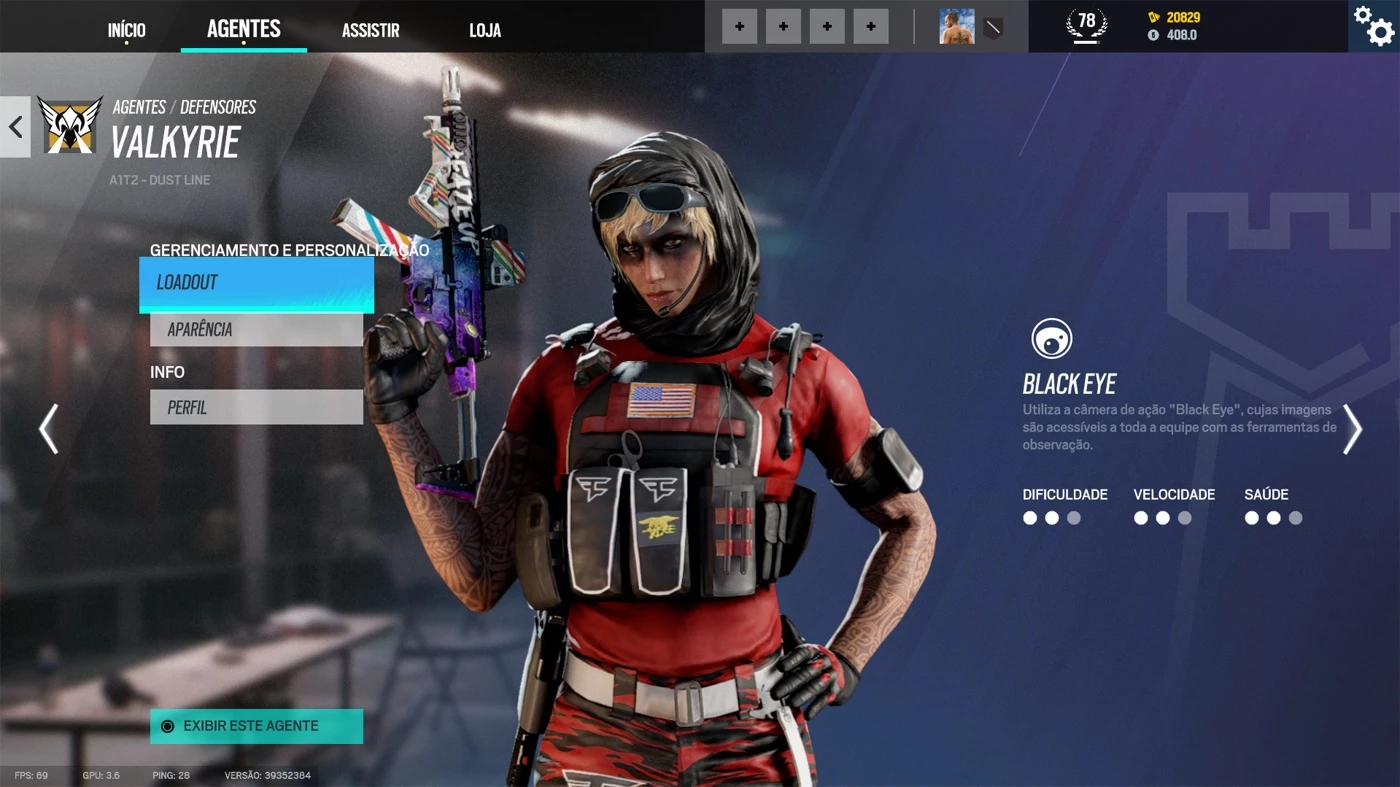Toggle the first DIFICULDADE rating dot
The height and width of the screenshot is (787, 1400).
point(1029,517)
